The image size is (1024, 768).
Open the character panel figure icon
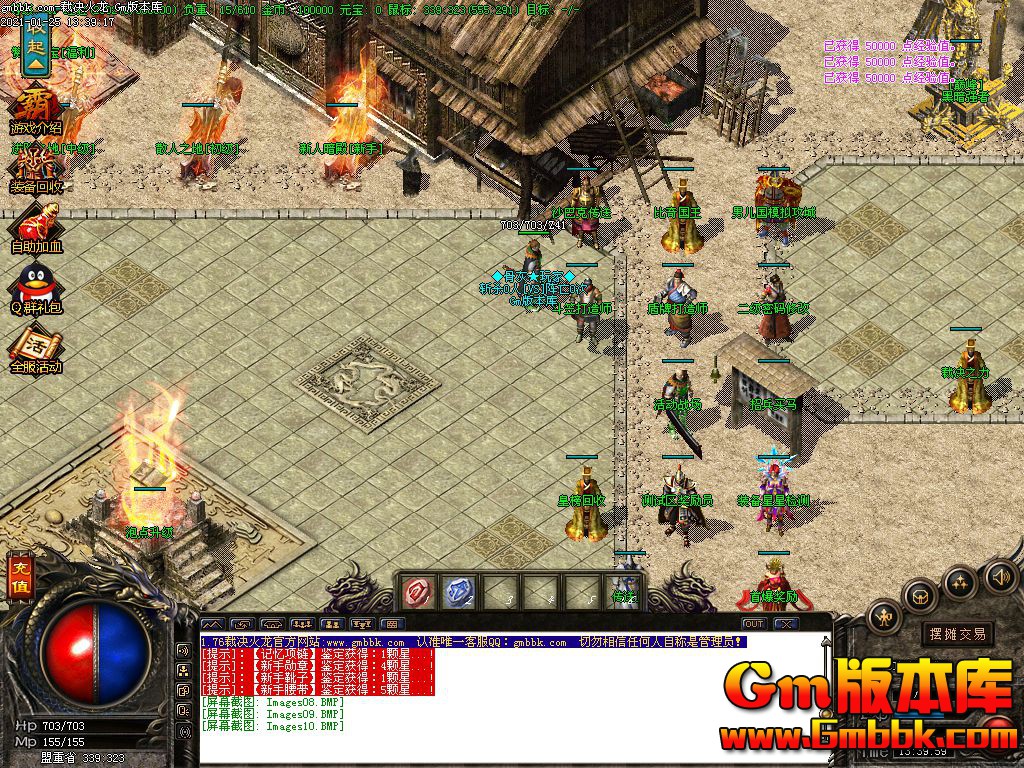[886, 617]
